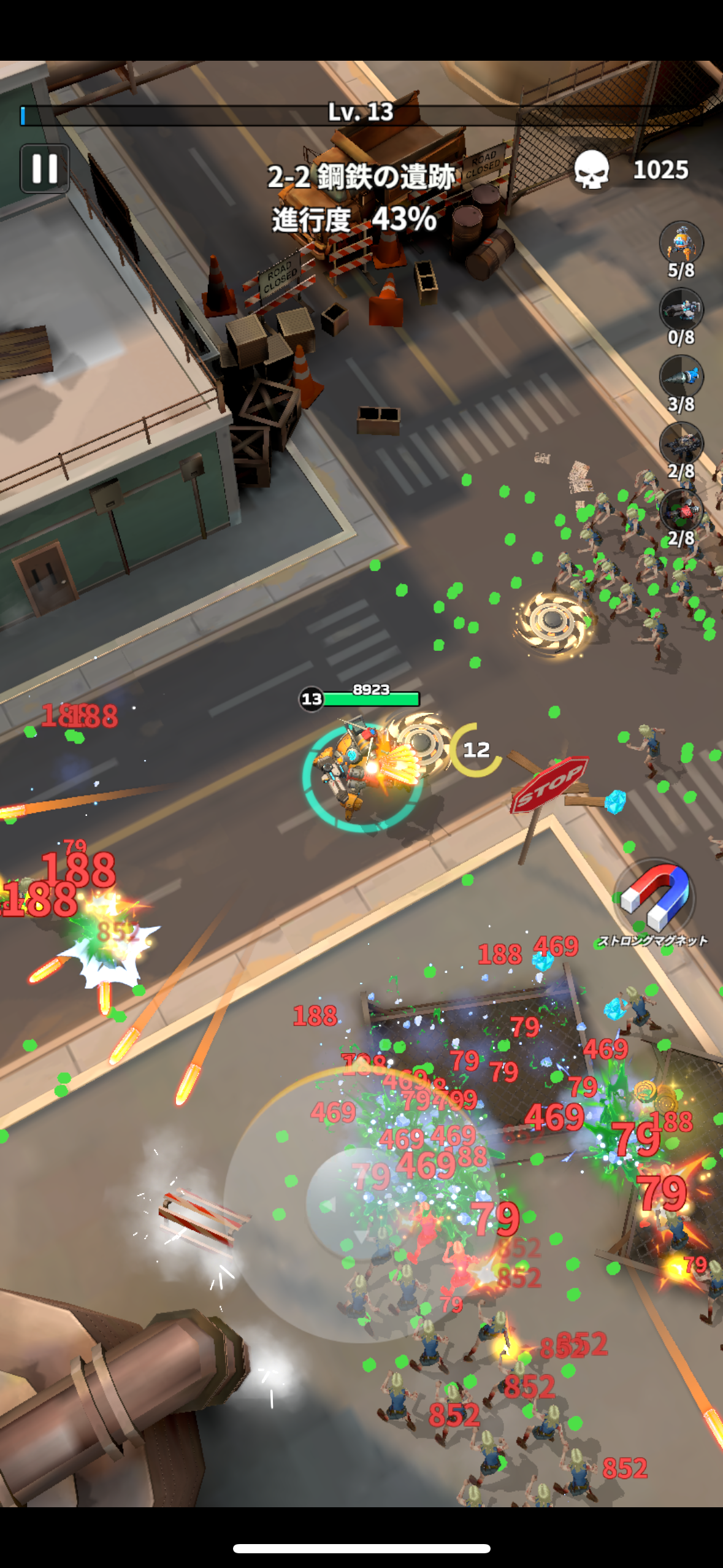Choose the drill weapon icon
Screen dimensions: 723x1568
(681, 376)
